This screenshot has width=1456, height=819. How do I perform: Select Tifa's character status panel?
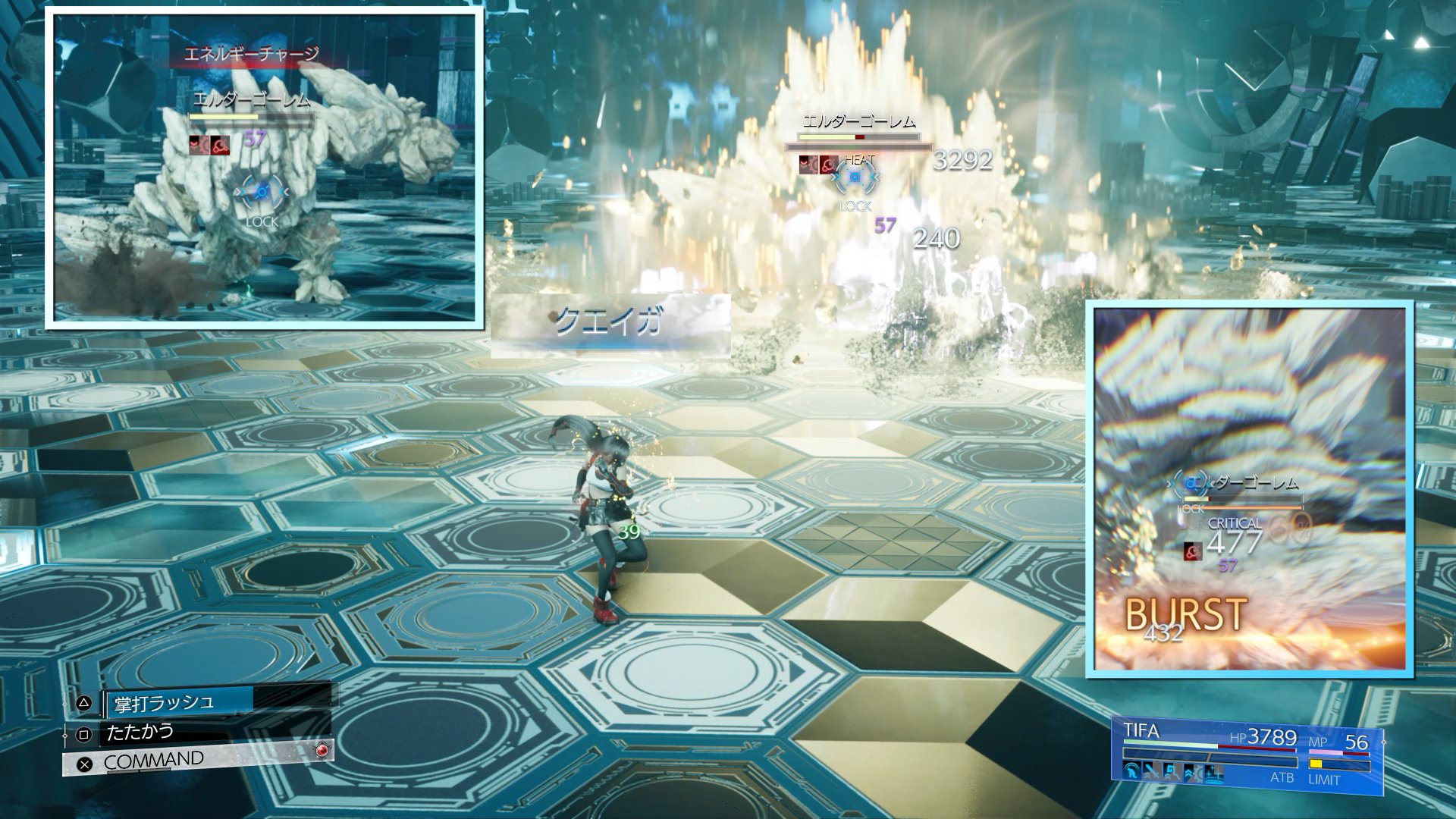1247,756
